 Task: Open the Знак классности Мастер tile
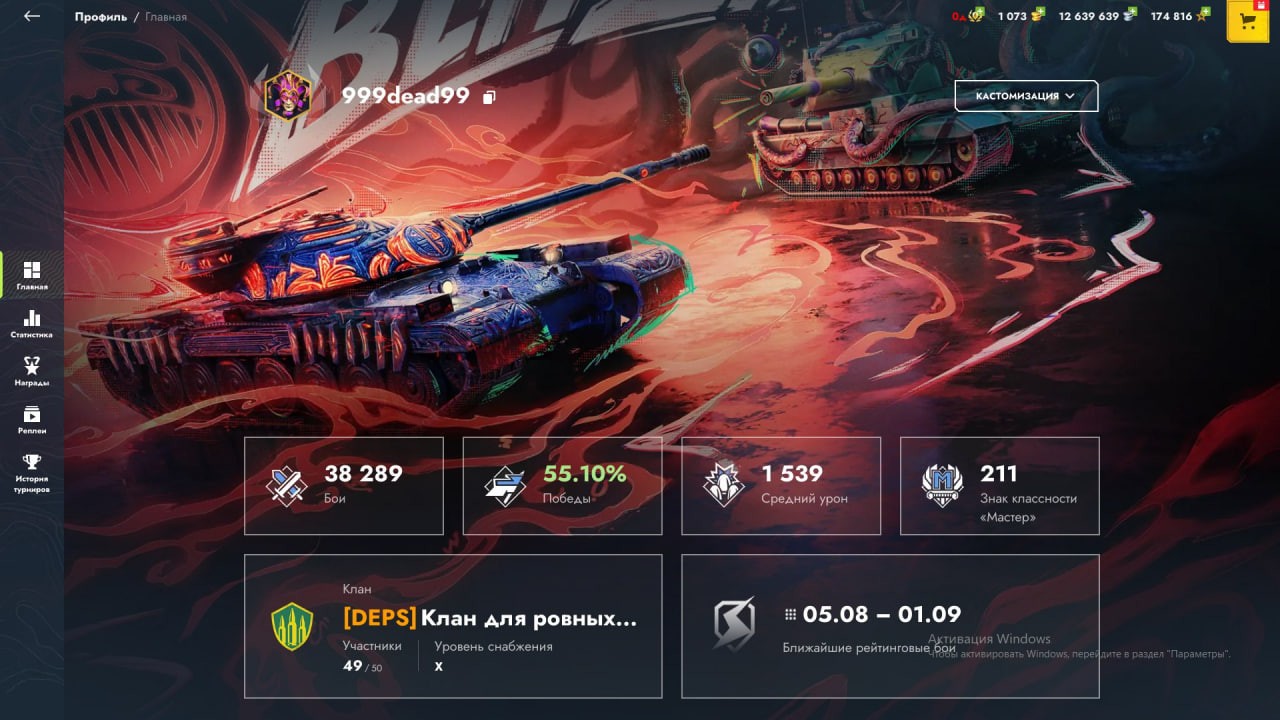(x=999, y=485)
